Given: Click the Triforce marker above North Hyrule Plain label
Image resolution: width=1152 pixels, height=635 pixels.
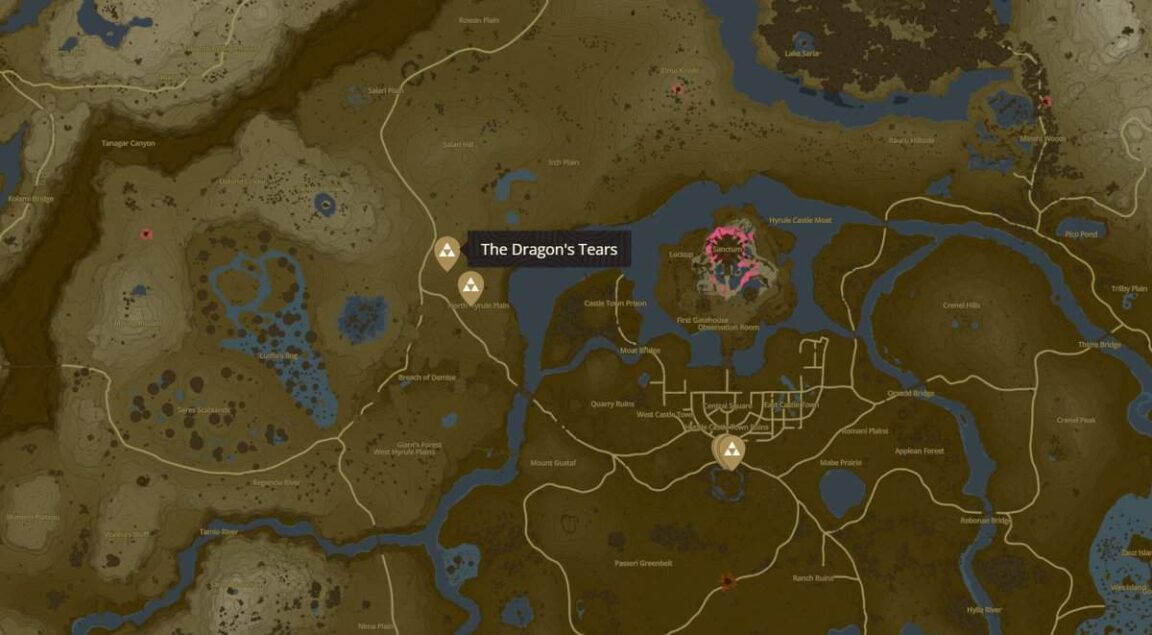Looking at the screenshot, I should point(468,286).
